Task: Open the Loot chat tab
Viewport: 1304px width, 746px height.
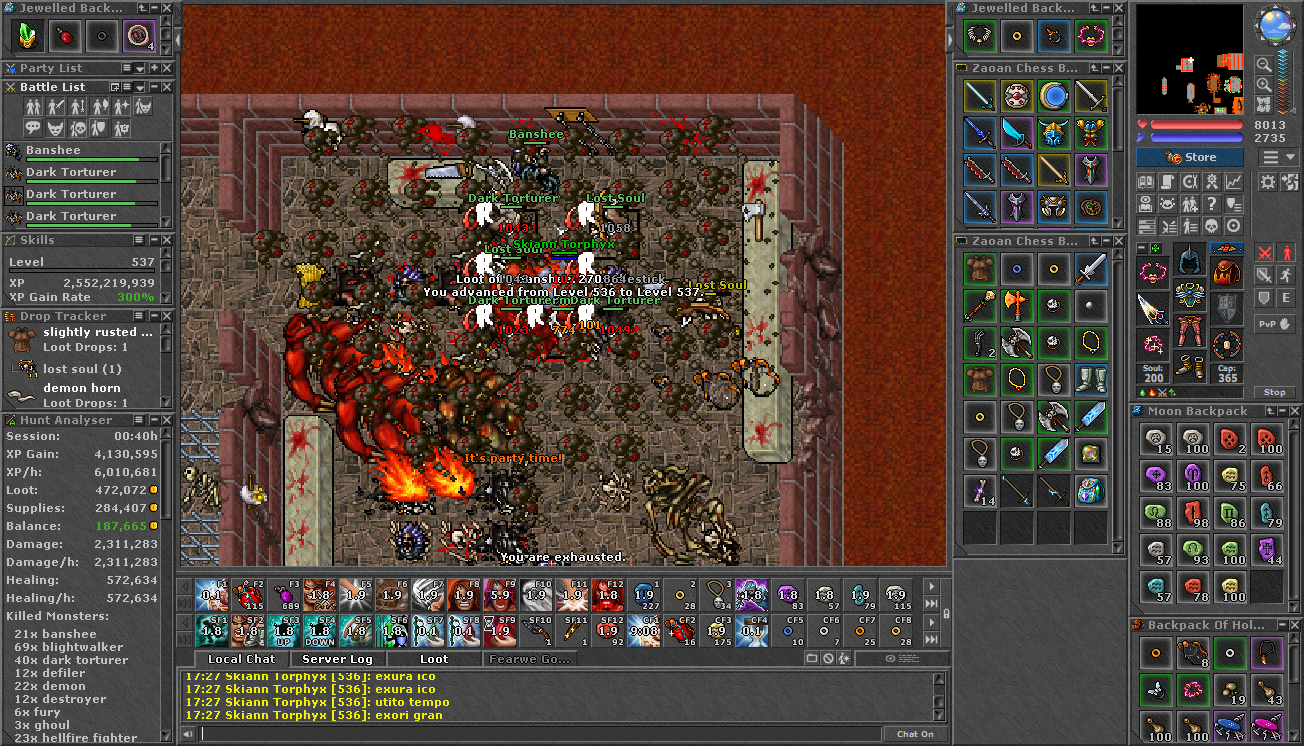Action: coord(434,659)
